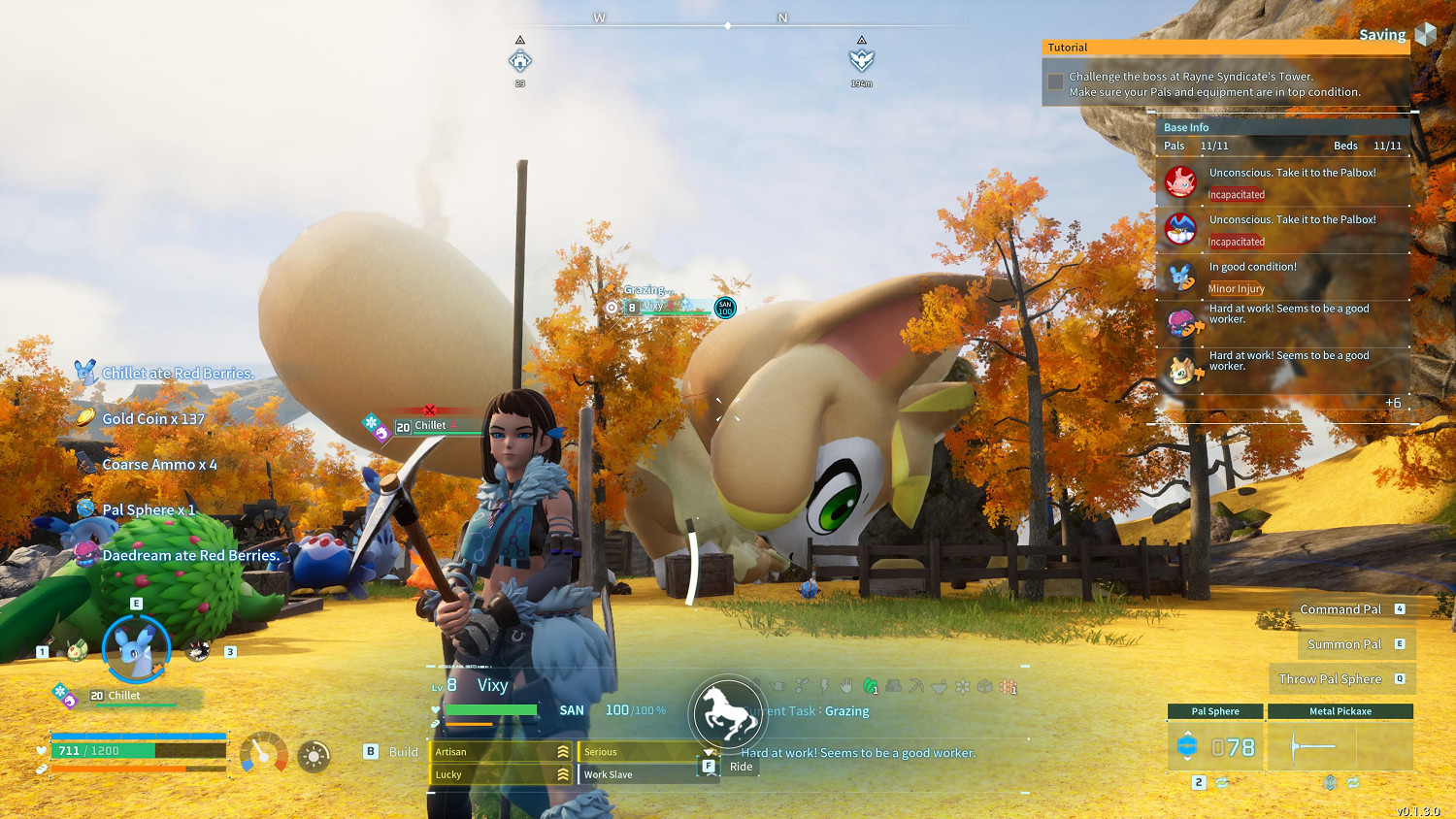
Task: Select the tower boss marker on the compass
Action: coord(861,61)
